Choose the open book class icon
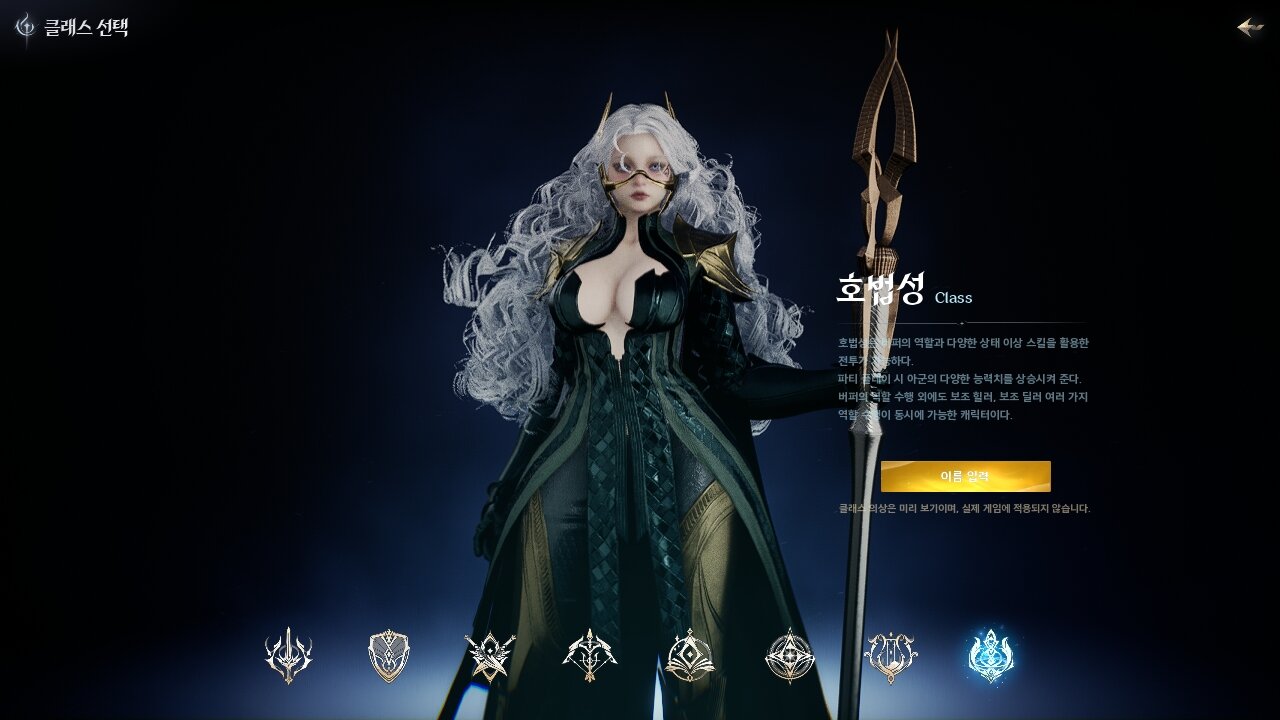This screenshot has width=1280, height=720. (x=690, y=656)
